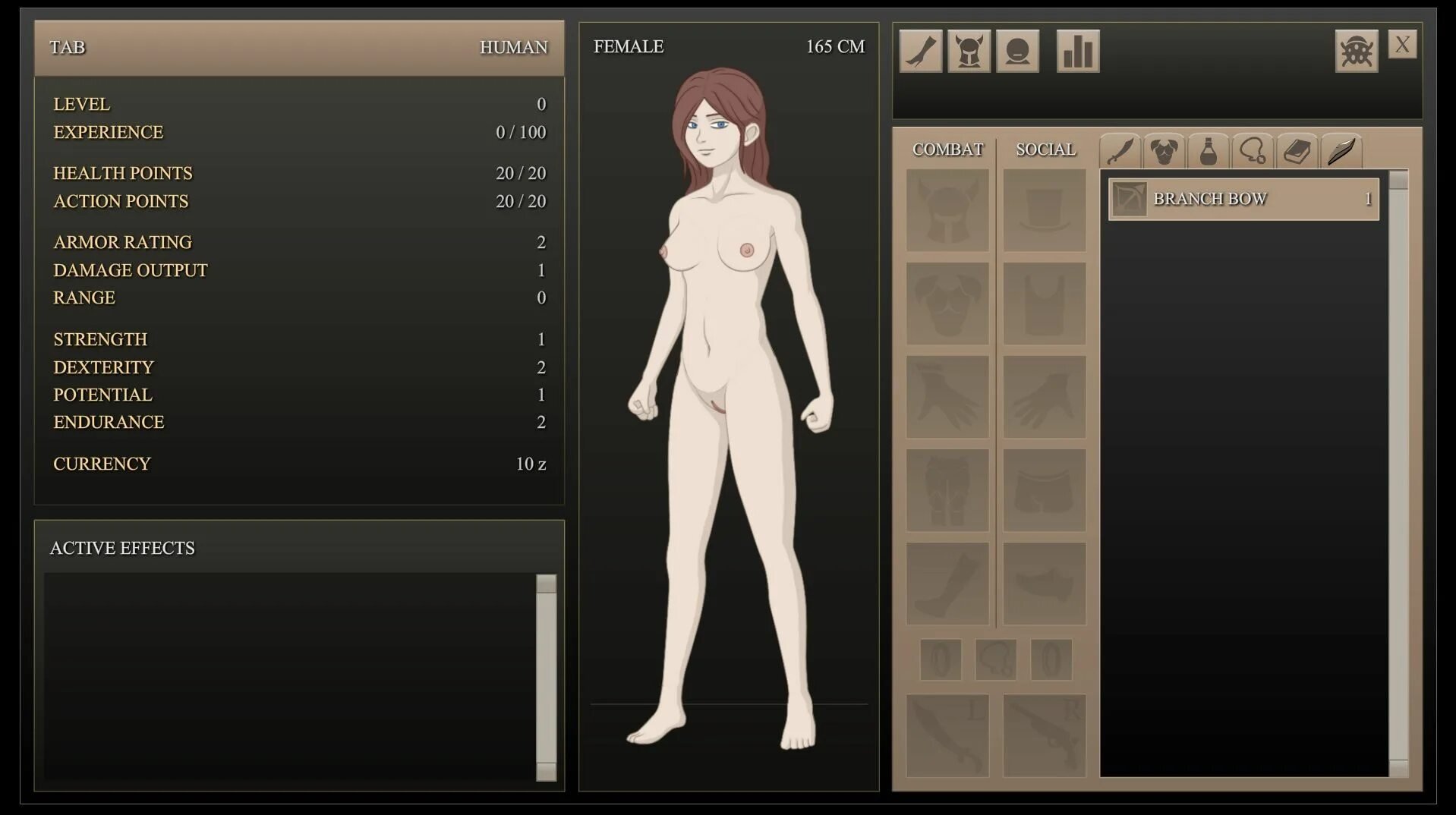Viewport: 1456px width, 815px height.
Task: Switch to the necklace accessories tab
Action: (1253, 150)
